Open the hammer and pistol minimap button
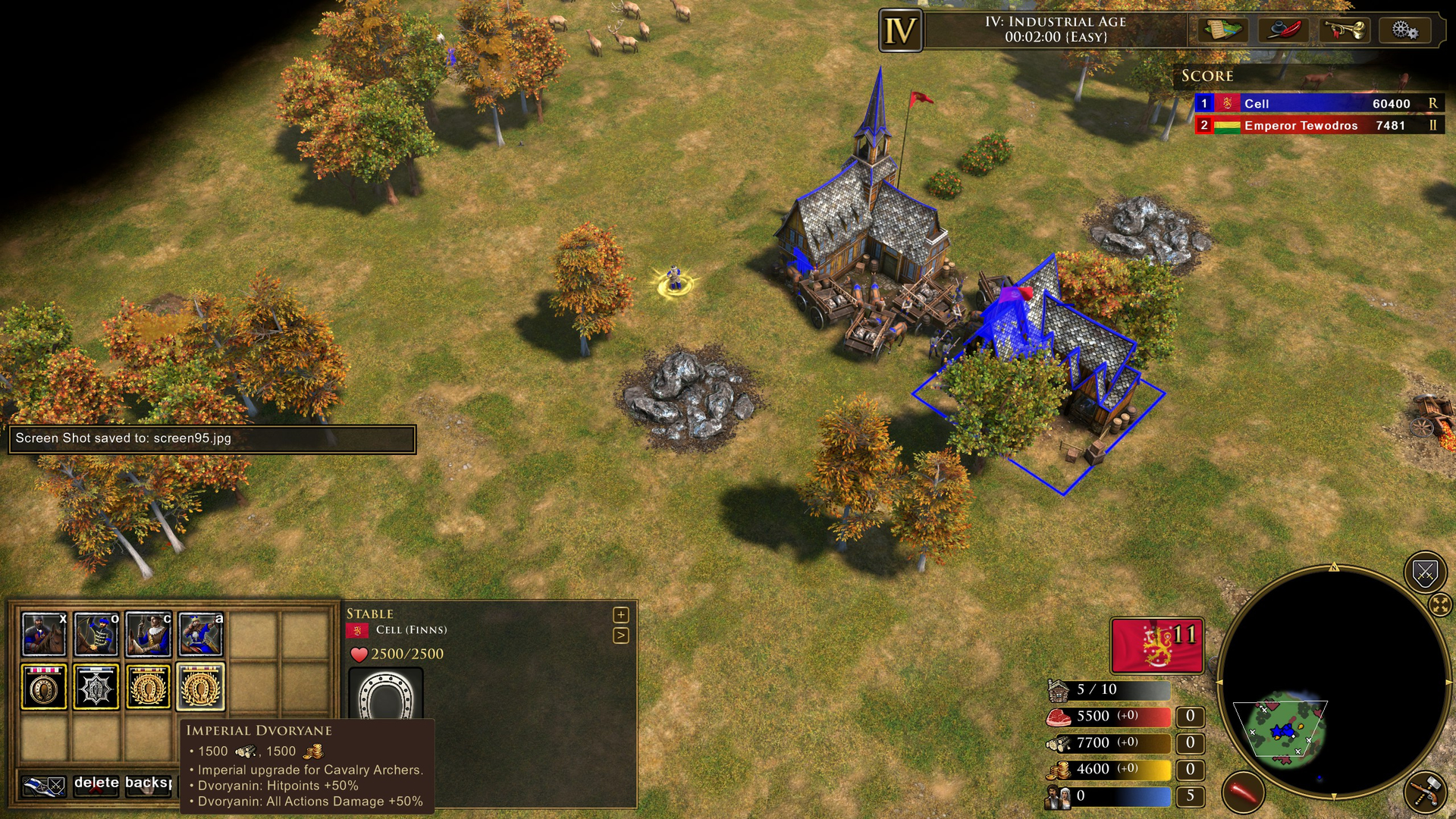Viewport: 1456px width, 819px height. 1425,792
